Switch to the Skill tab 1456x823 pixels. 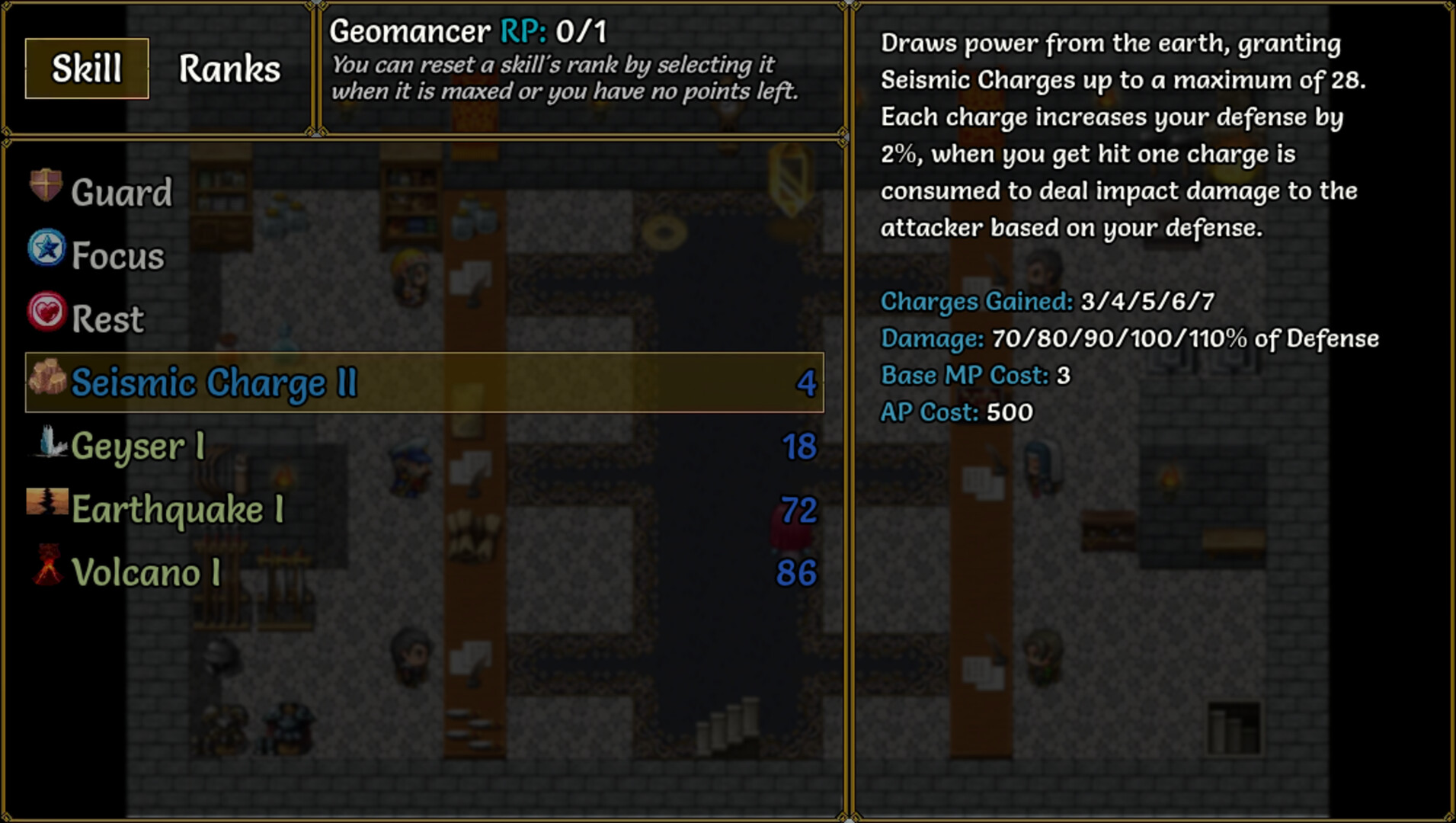click(87, 69)
